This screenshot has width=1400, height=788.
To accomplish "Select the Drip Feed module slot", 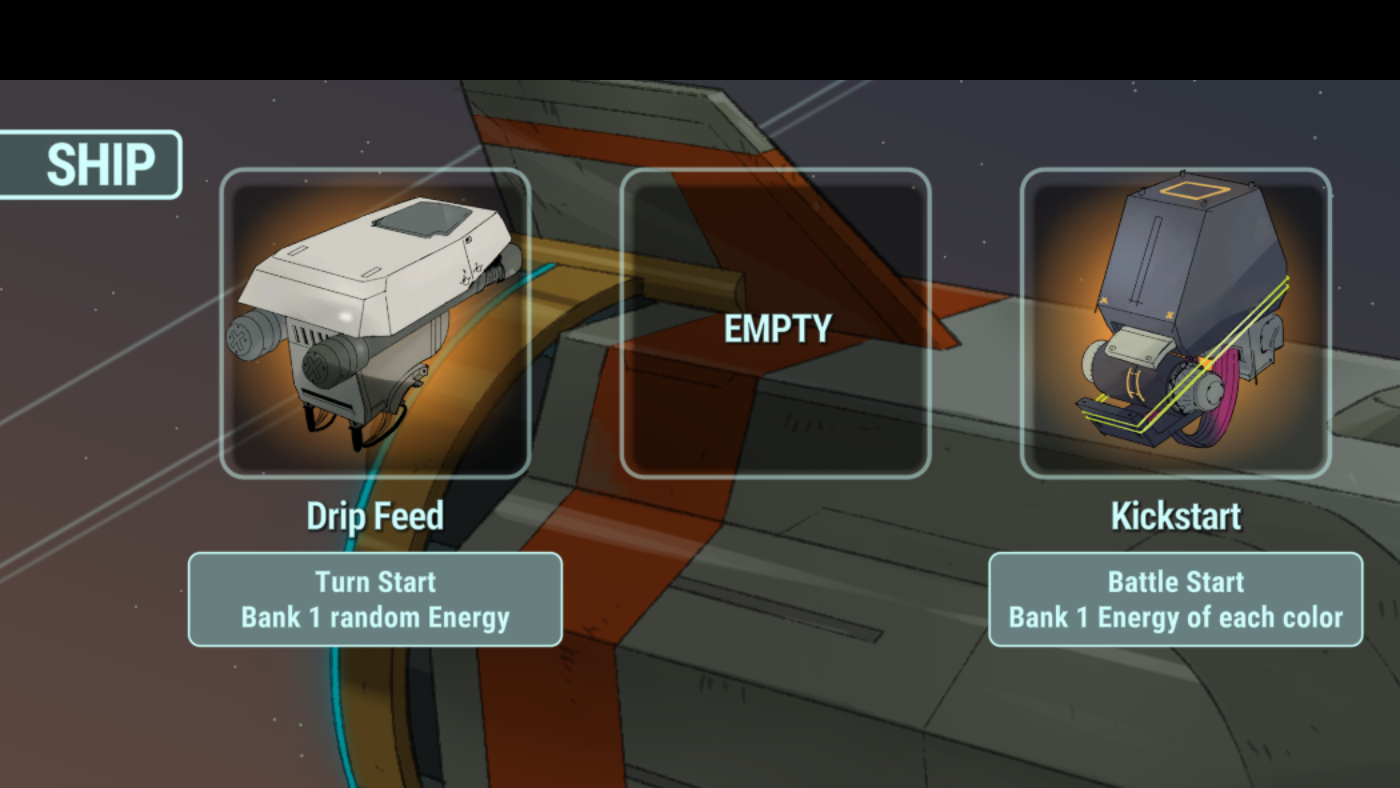I will 375,323.
